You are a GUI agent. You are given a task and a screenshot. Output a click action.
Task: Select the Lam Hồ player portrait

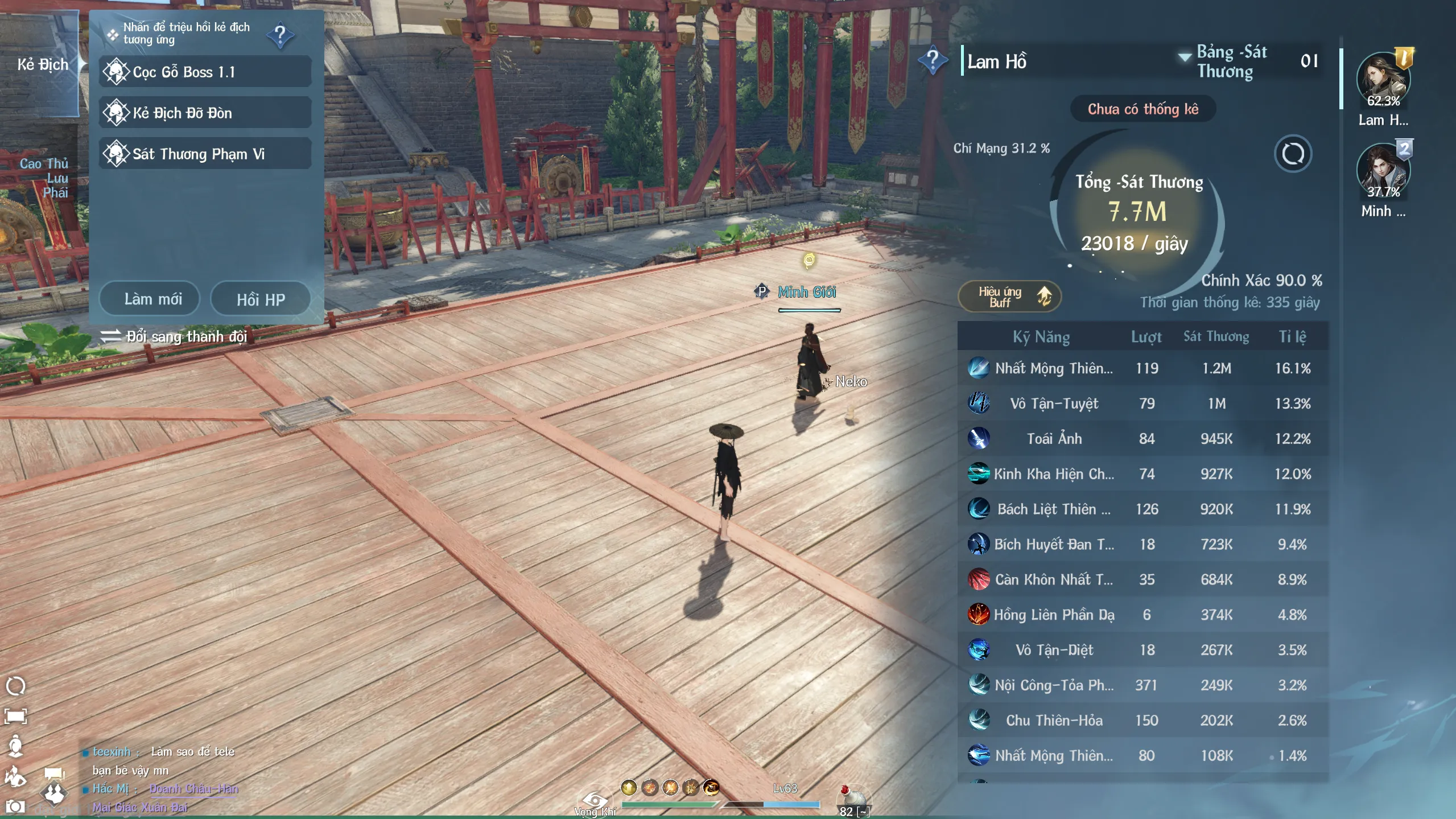click(x=1383, y=80)
